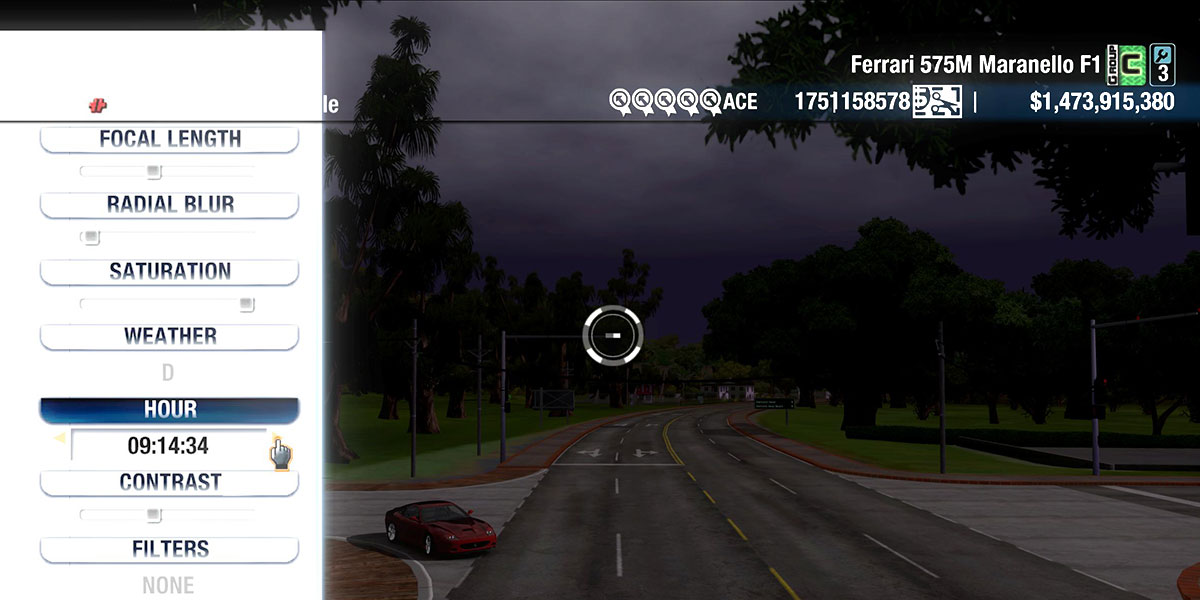Viewport: 1200px width, 600px height.
Task: Click the Contrast slider handle
Action: [x=153, y=515]
